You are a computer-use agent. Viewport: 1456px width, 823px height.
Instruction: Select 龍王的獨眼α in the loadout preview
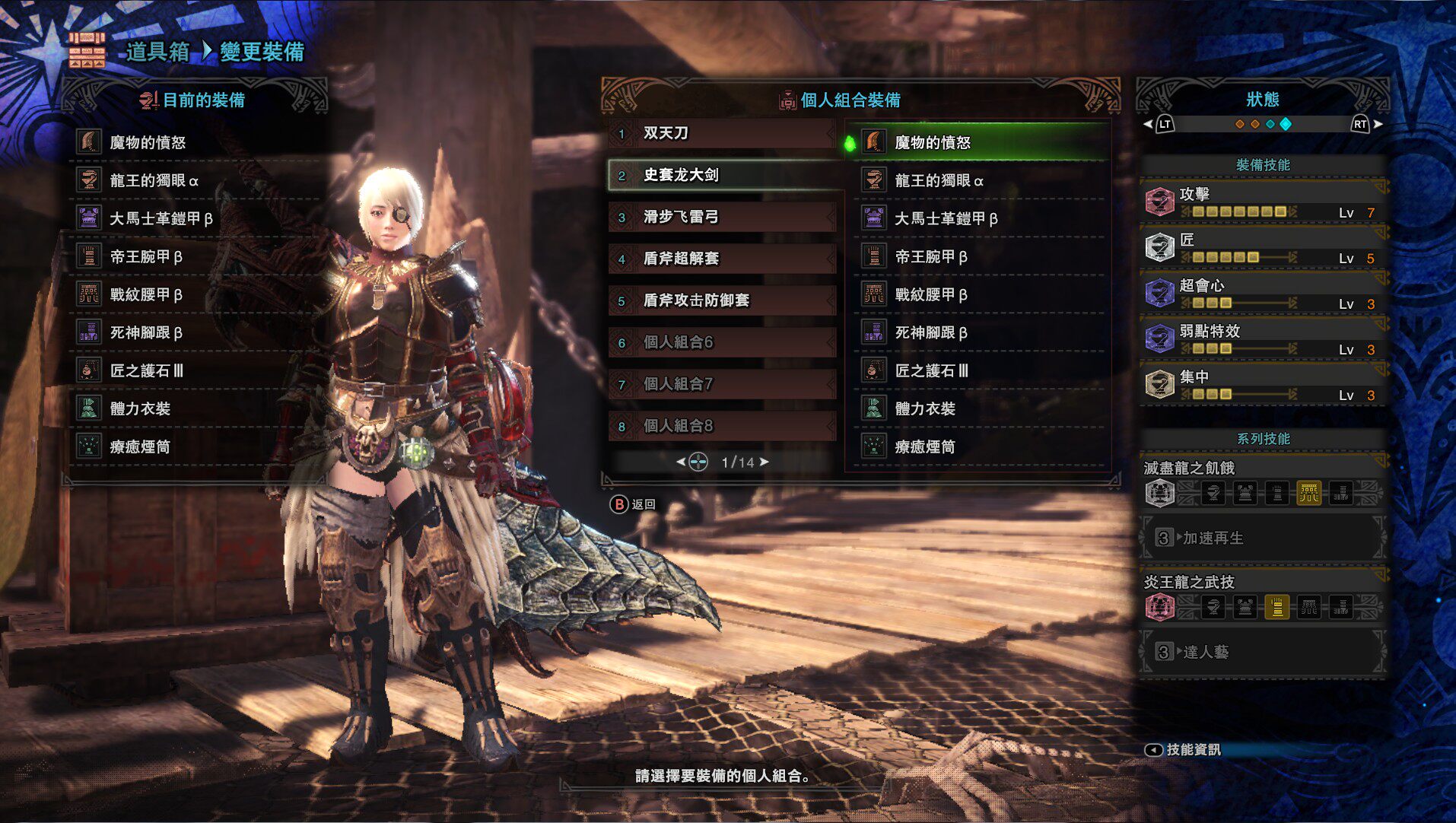pyautogui.click(x=981, y=180)
